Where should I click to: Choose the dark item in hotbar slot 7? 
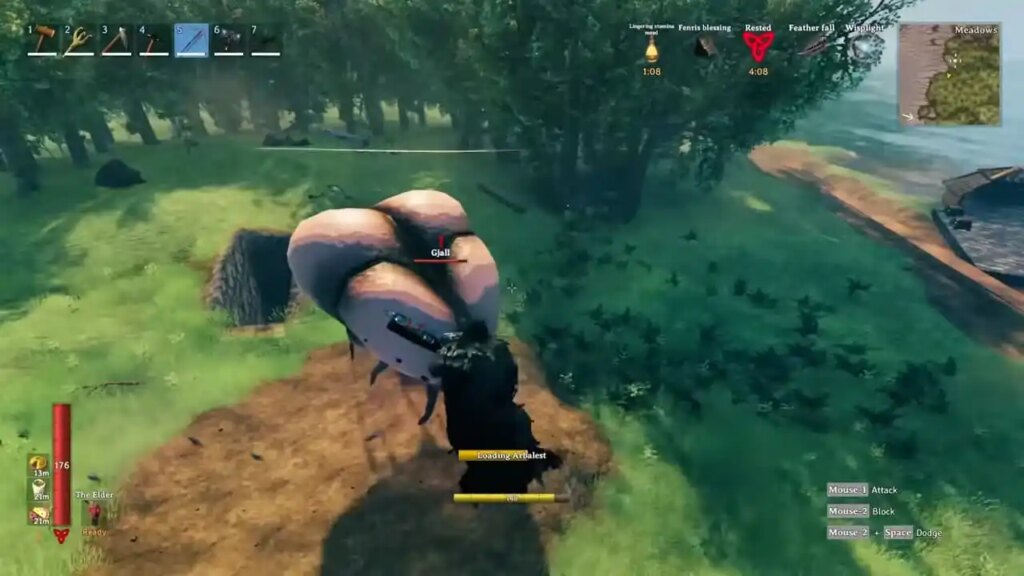(x=265, y=40)
